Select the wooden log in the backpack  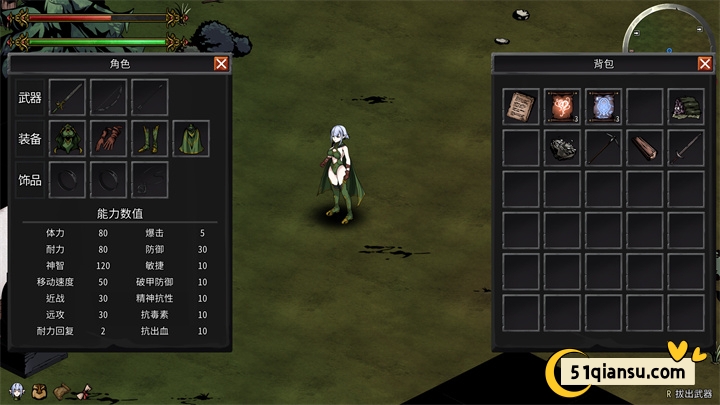click(645, 148)
